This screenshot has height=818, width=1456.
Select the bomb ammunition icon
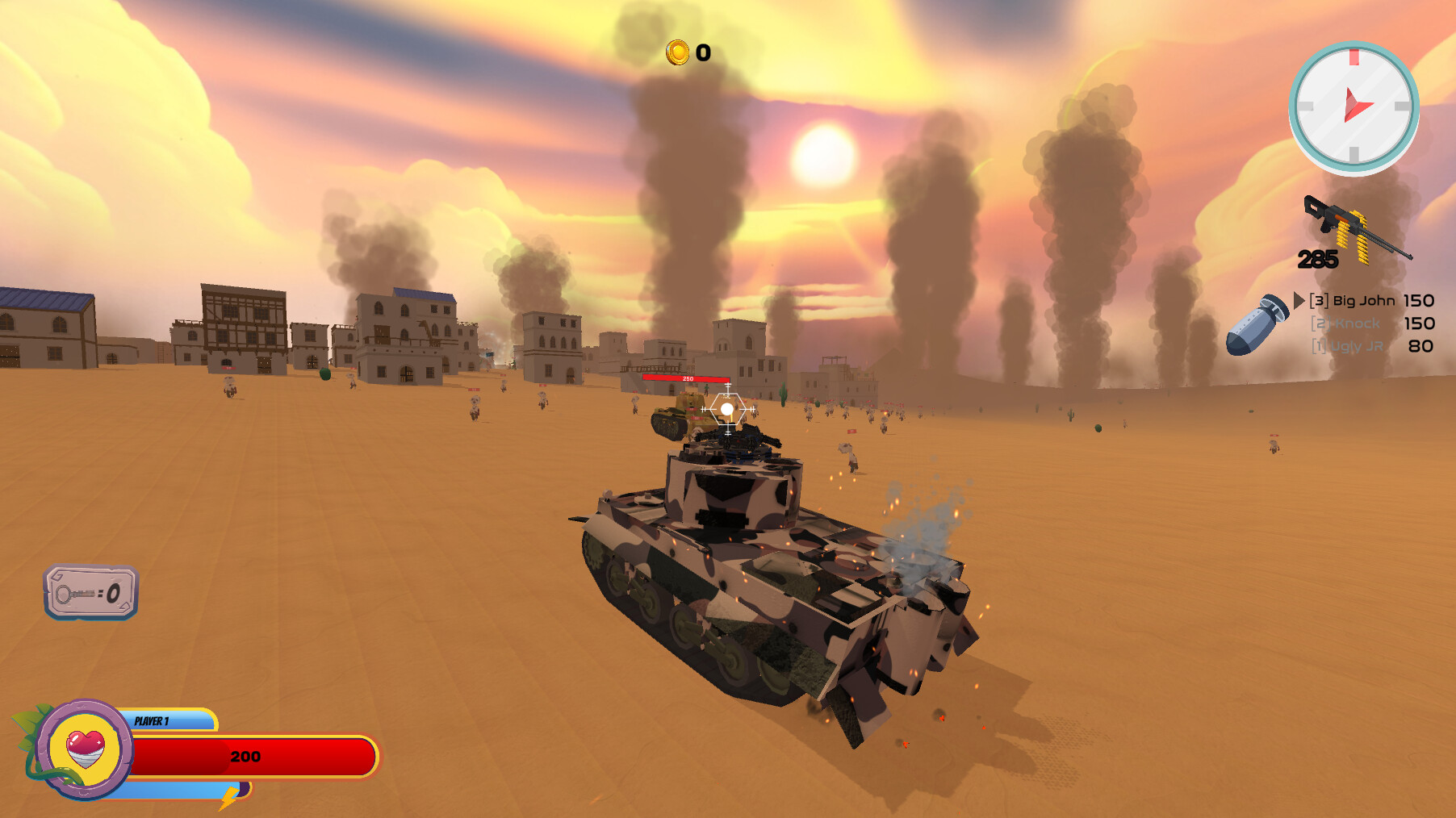[1255, 326]
